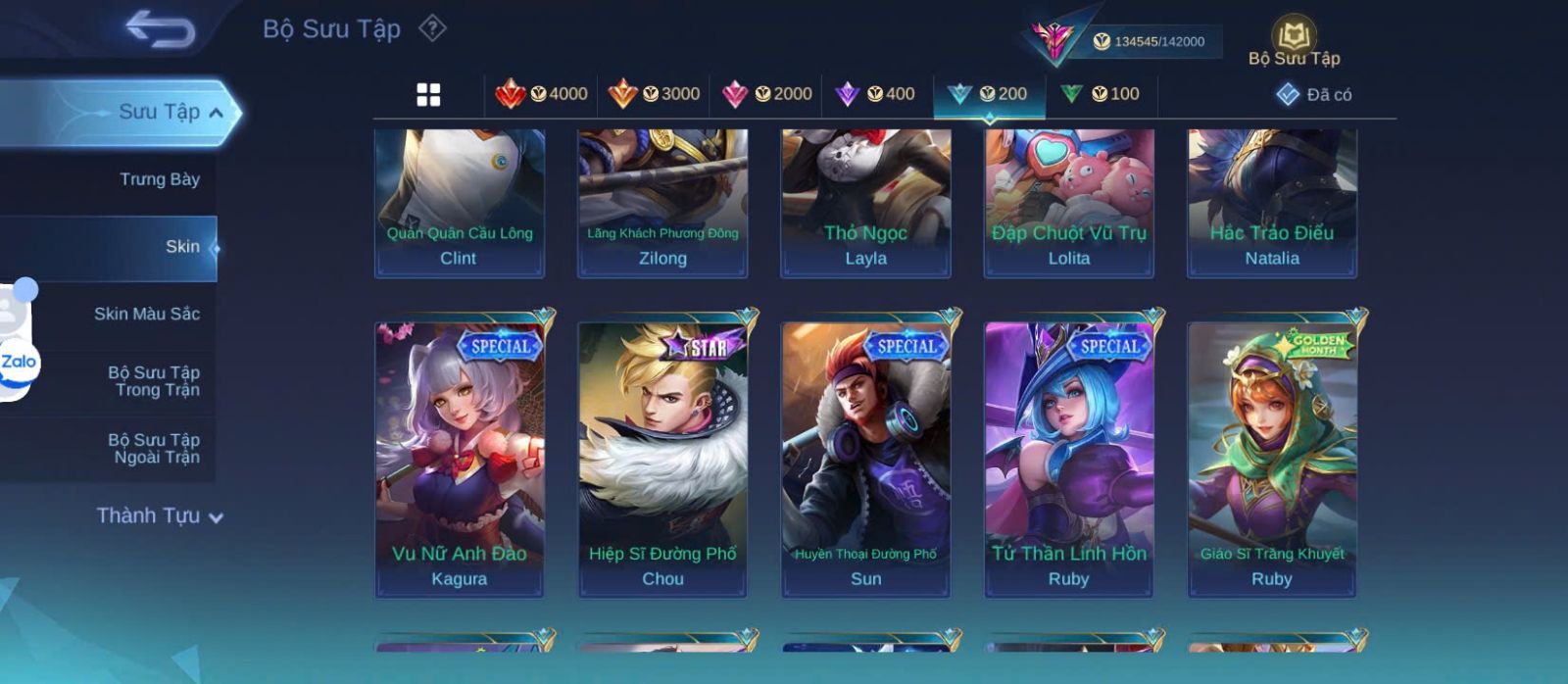Open Bộ Sưu Tập Ngoài Trận
The width and height of the screenshot is (1568, 684).
click(x=155, y=449)
